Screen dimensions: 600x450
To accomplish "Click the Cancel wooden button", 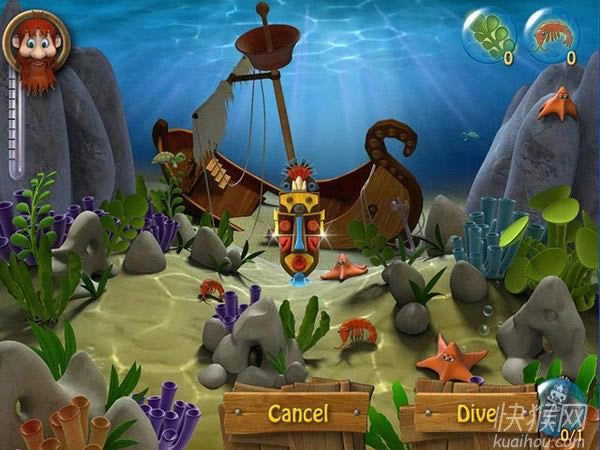I will (x=297, y=412).
